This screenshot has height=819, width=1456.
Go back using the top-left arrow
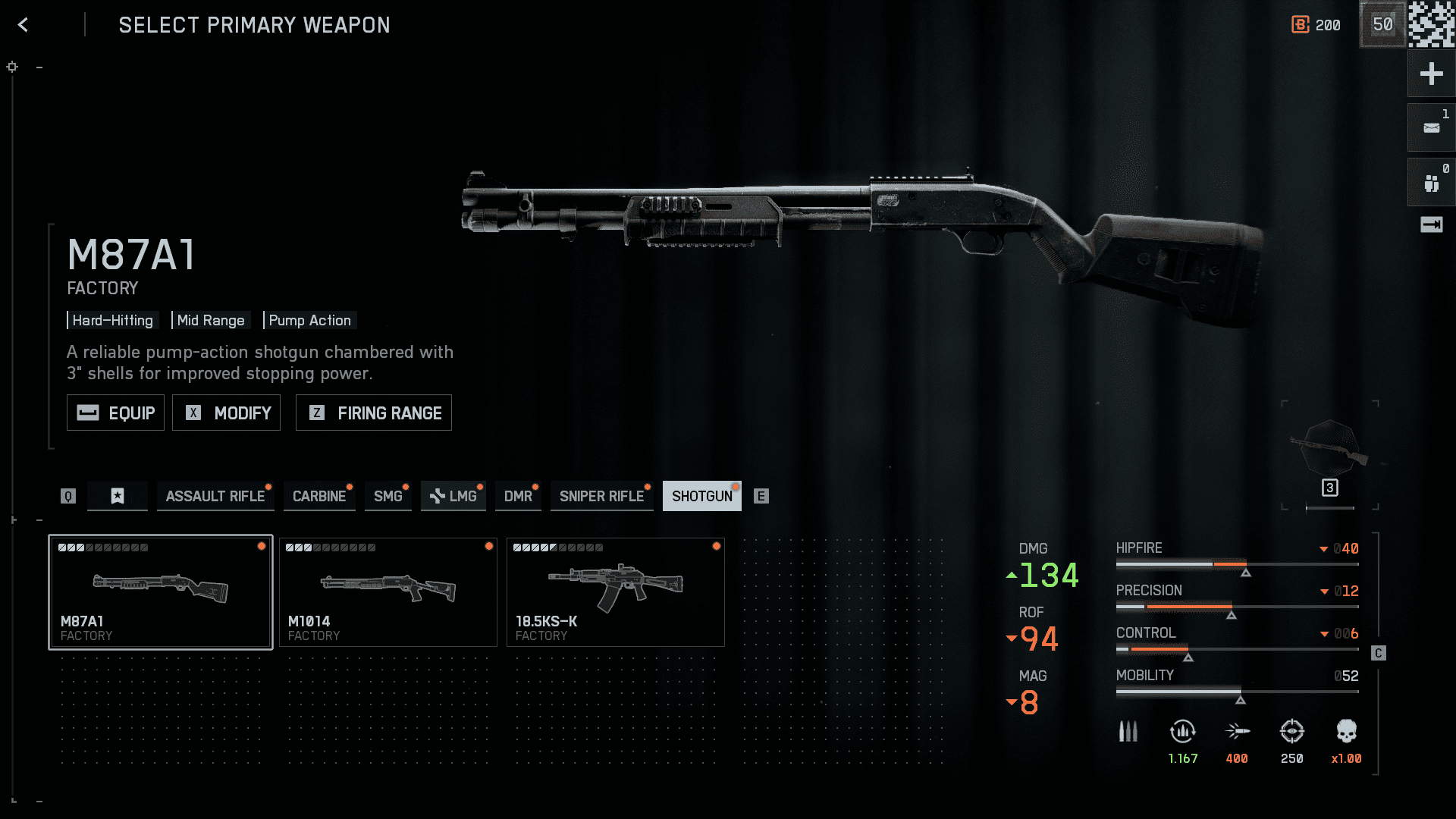(x=24, y=25)
